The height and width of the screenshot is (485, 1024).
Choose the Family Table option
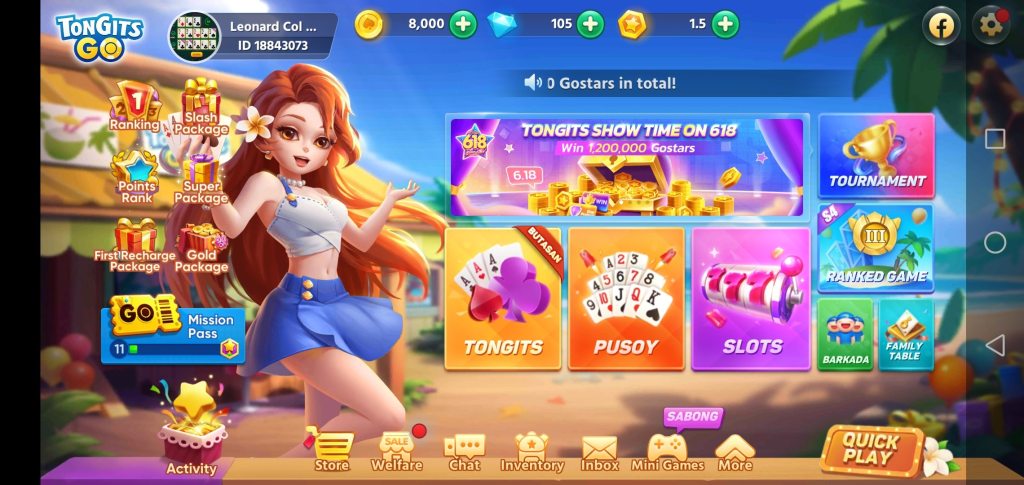[905, 334]
